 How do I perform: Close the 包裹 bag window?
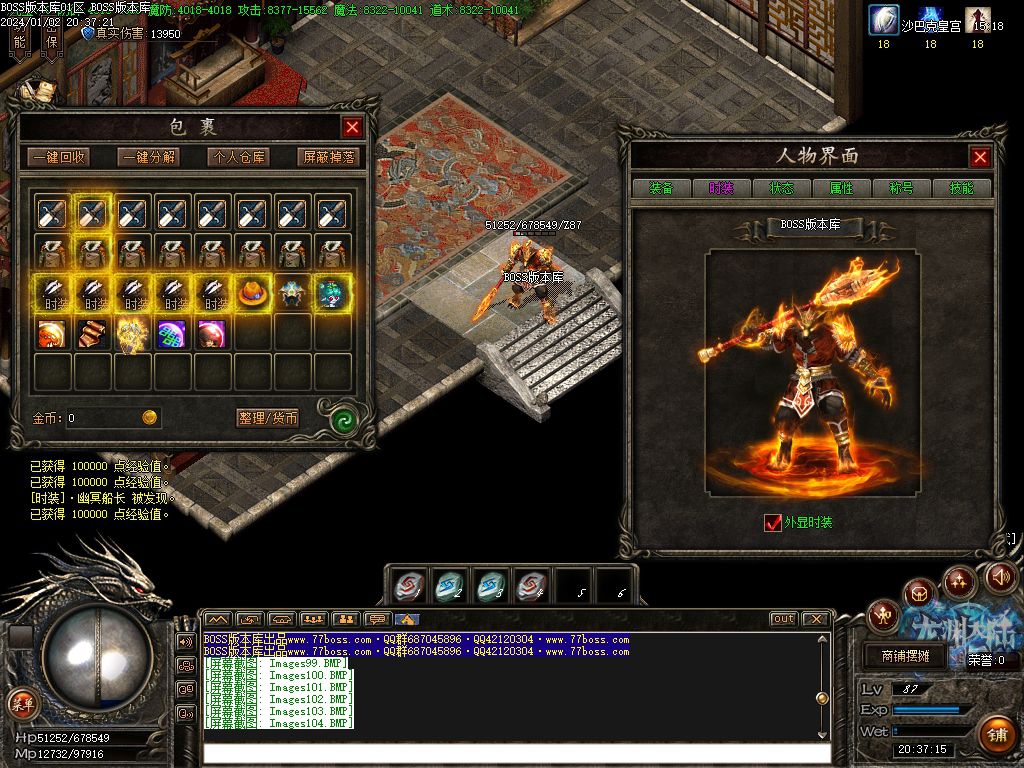[x=352, y=127]
